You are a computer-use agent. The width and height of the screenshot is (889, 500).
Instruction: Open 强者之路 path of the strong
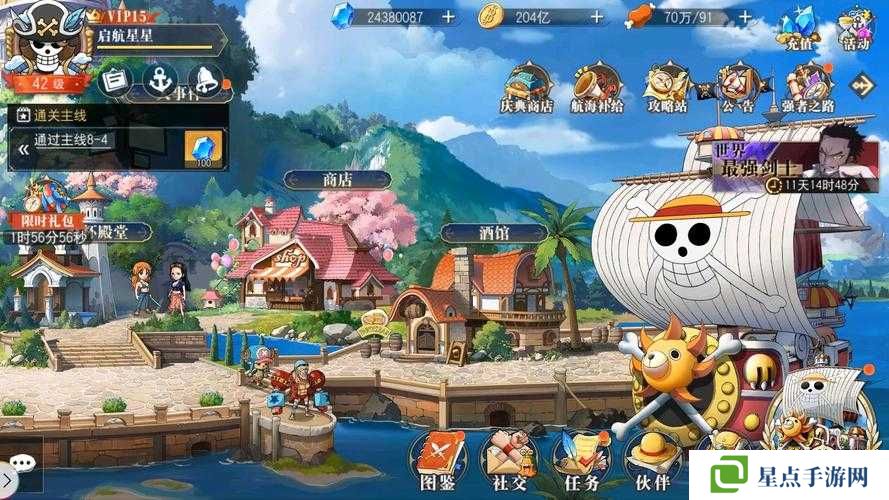[x=808, y=87]
